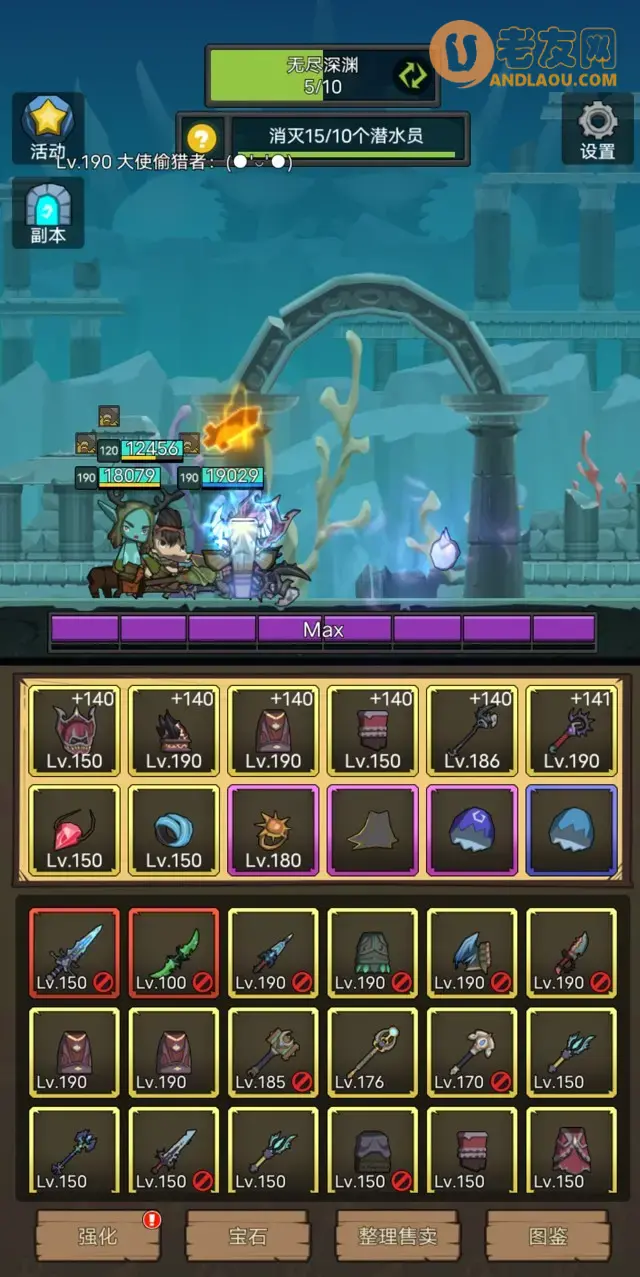The width and height of the screenshot is (640, 1277).
Task: Open the 强化 enhance menu
Action: [98, 1236]
